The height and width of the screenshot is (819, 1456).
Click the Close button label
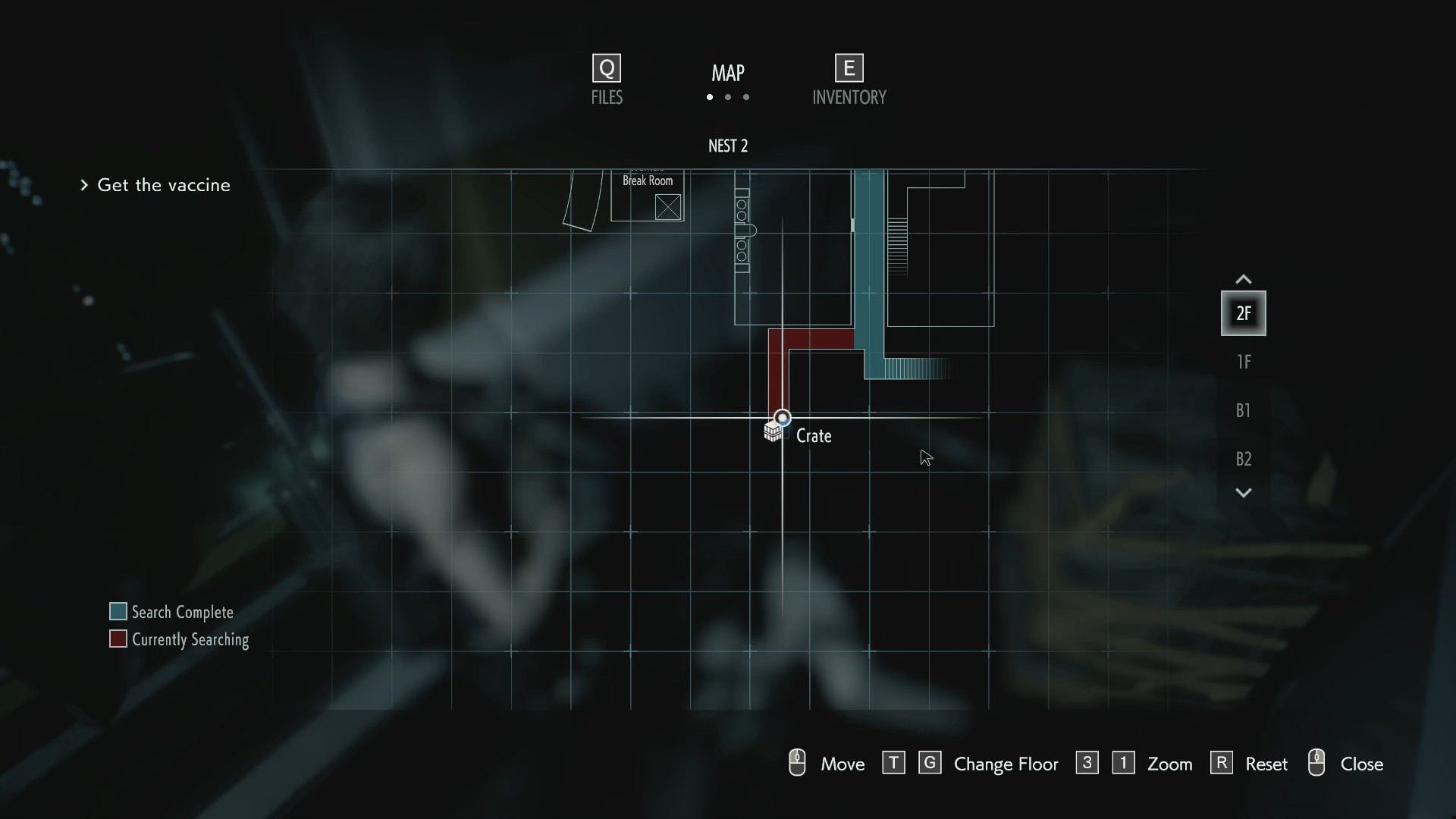coord(1363,764)
